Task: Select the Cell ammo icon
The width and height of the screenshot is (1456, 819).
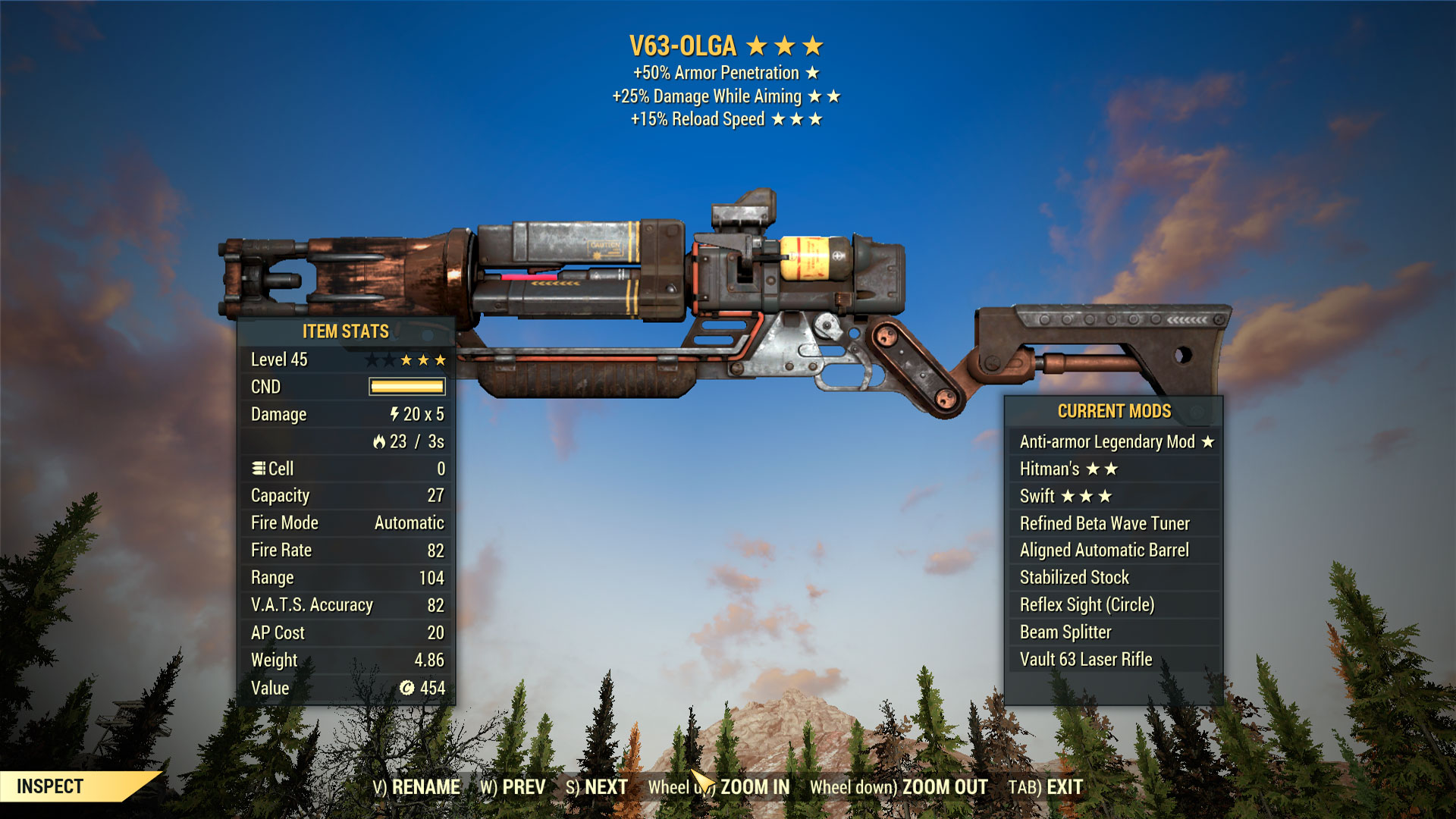Action: [259, 467]
